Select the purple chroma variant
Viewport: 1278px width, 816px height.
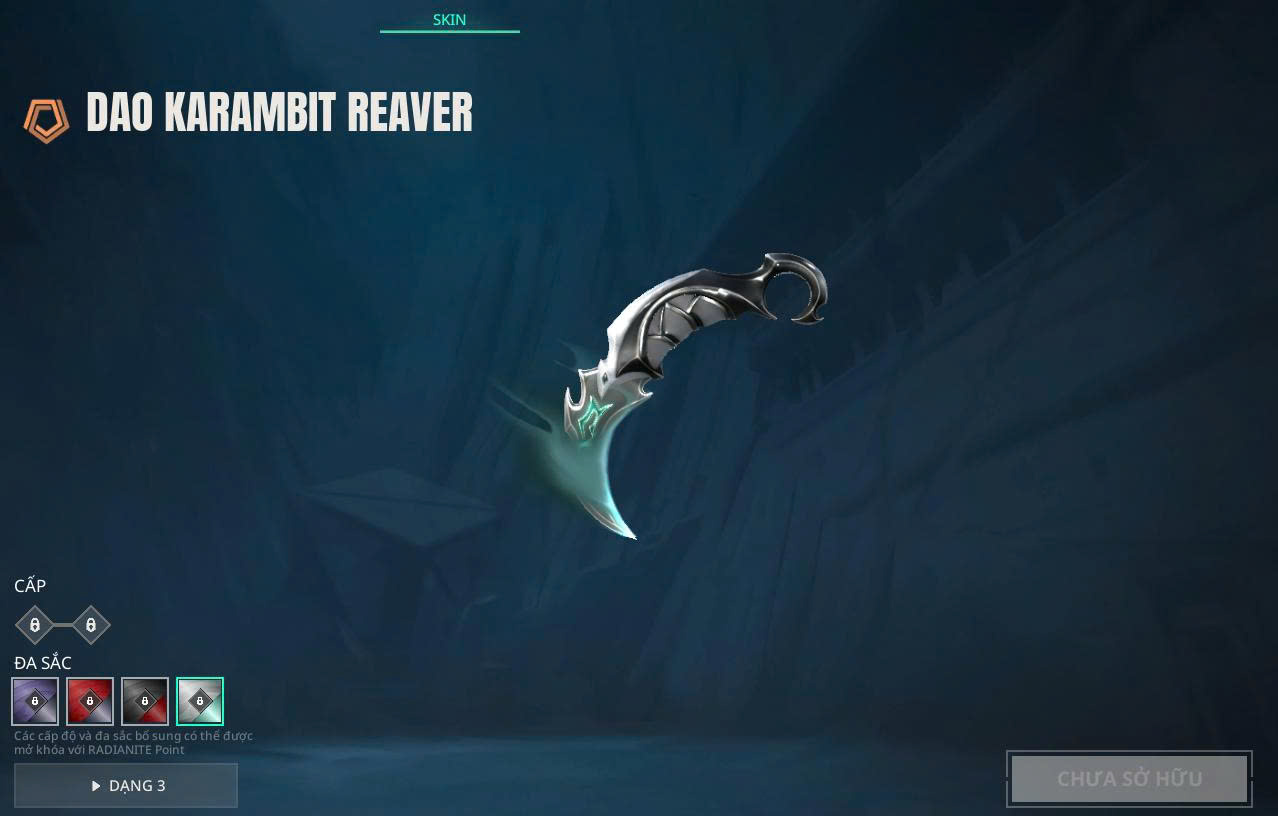pos(35,701)
